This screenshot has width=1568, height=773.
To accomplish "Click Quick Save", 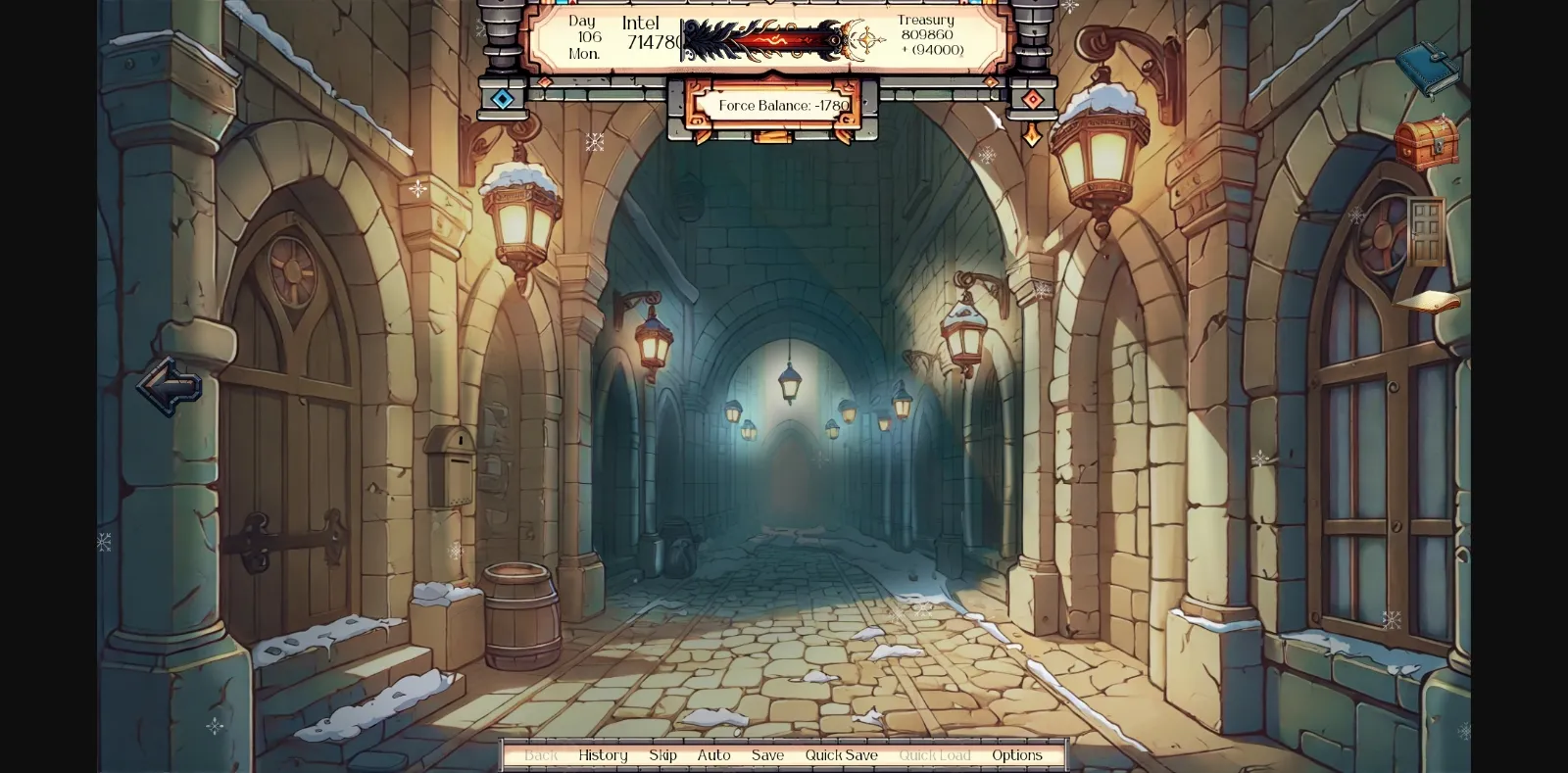I will click(841, 755).
